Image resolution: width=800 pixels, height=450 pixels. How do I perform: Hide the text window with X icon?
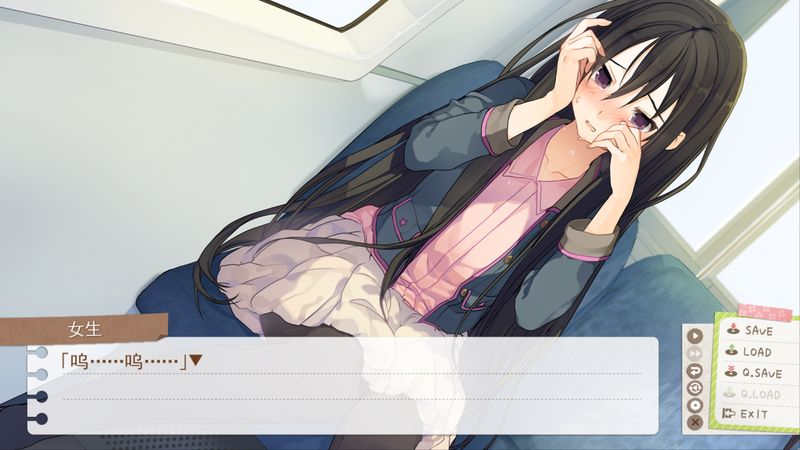tap(696, 423)
